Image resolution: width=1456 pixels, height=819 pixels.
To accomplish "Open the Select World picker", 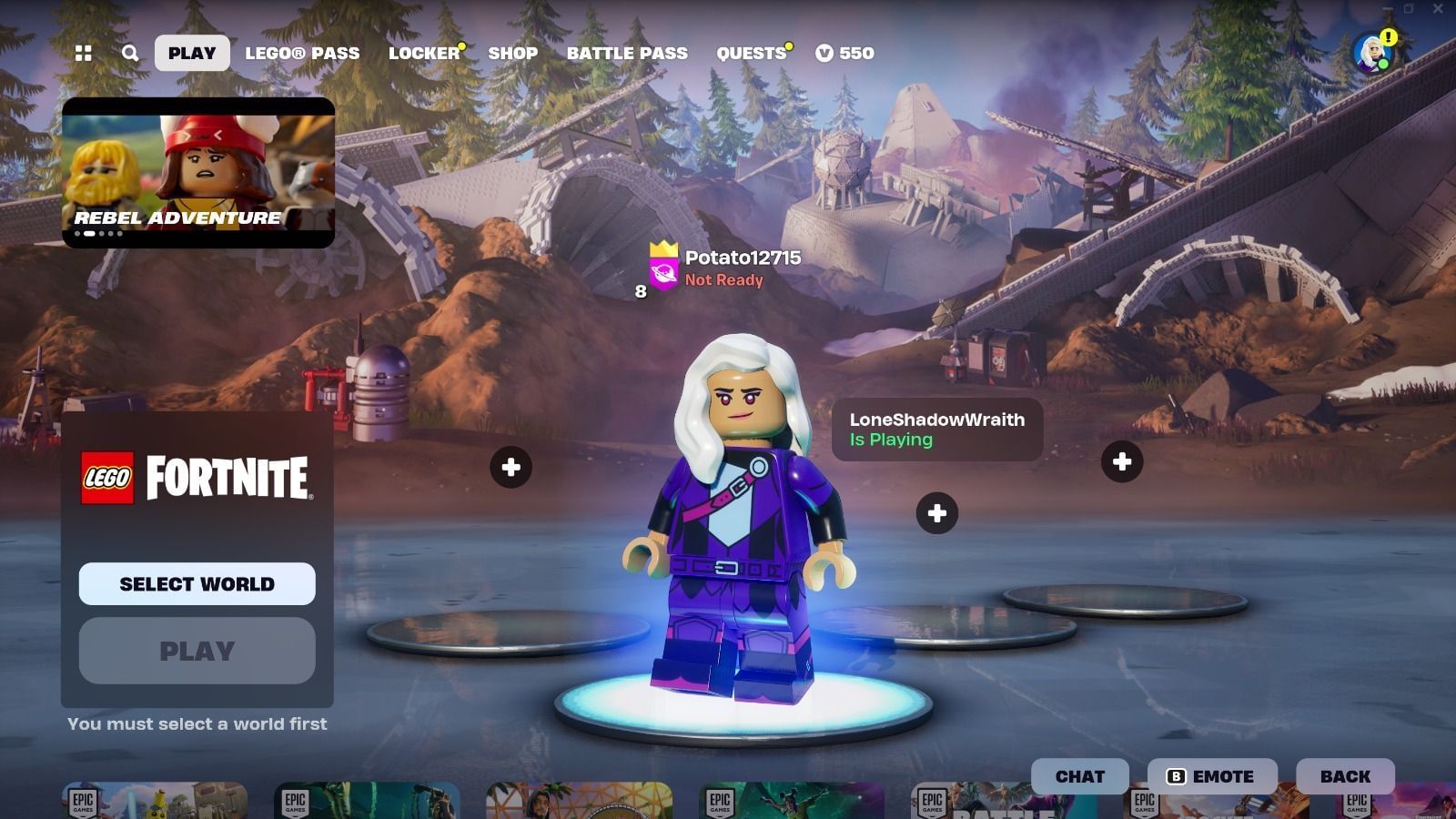I will (196, 583).
